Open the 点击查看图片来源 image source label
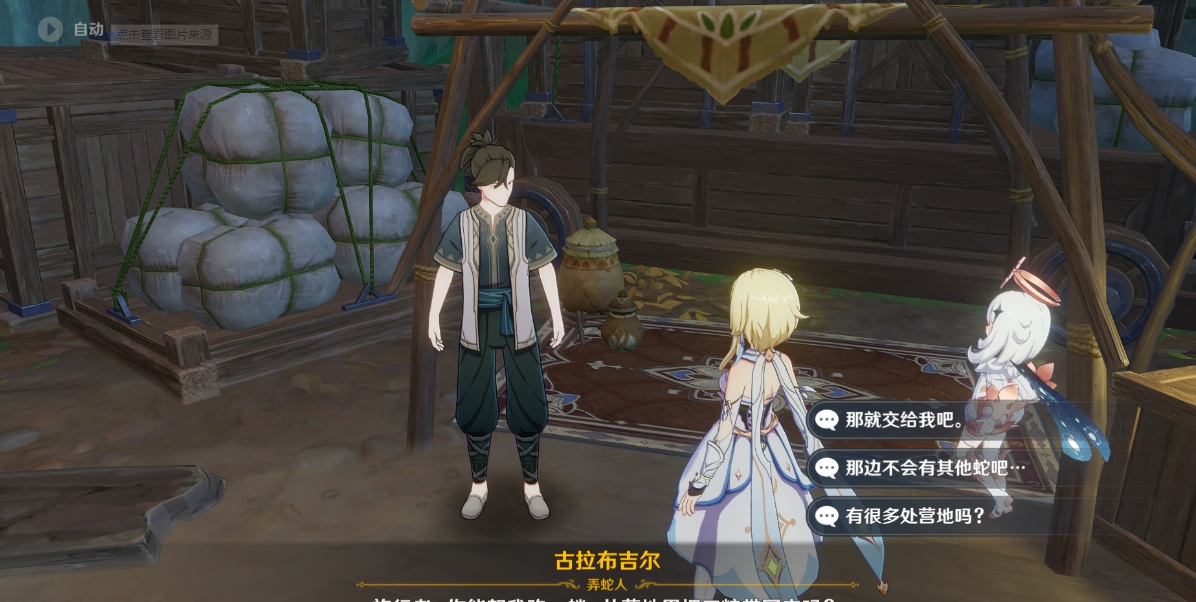The width and height of the screenshot is (1196, 602). pos(164,35)
